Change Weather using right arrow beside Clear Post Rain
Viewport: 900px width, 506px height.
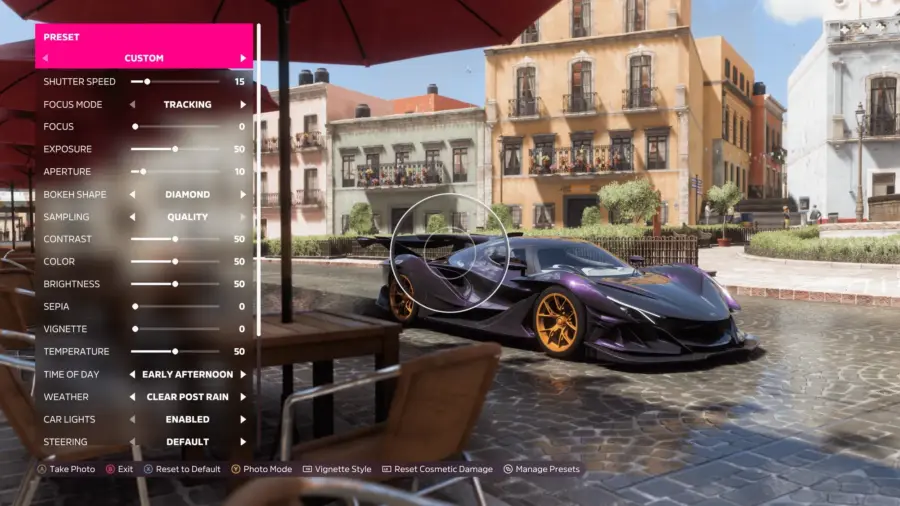[x=243, y=396]
